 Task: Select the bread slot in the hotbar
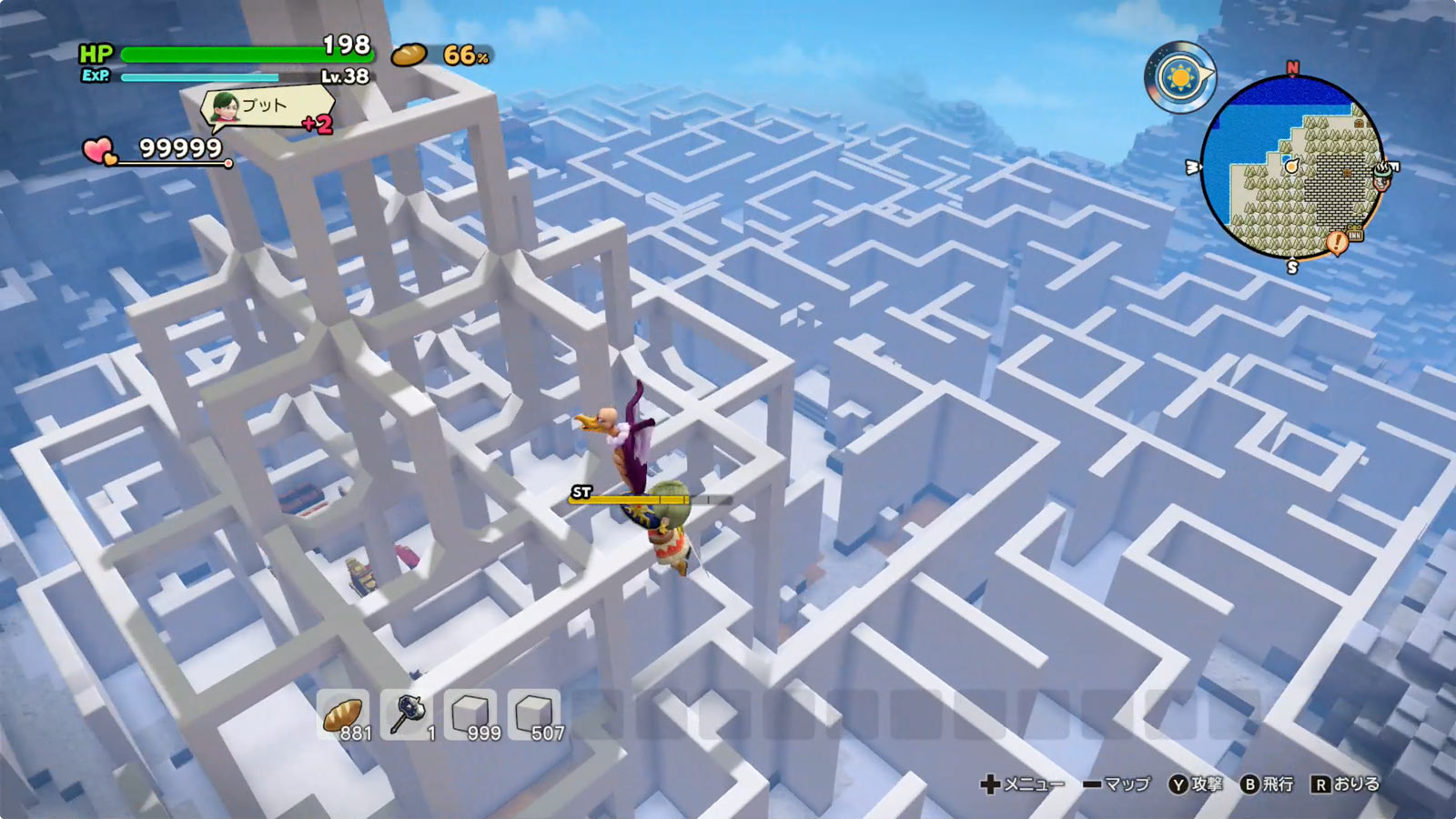[343, 715]
